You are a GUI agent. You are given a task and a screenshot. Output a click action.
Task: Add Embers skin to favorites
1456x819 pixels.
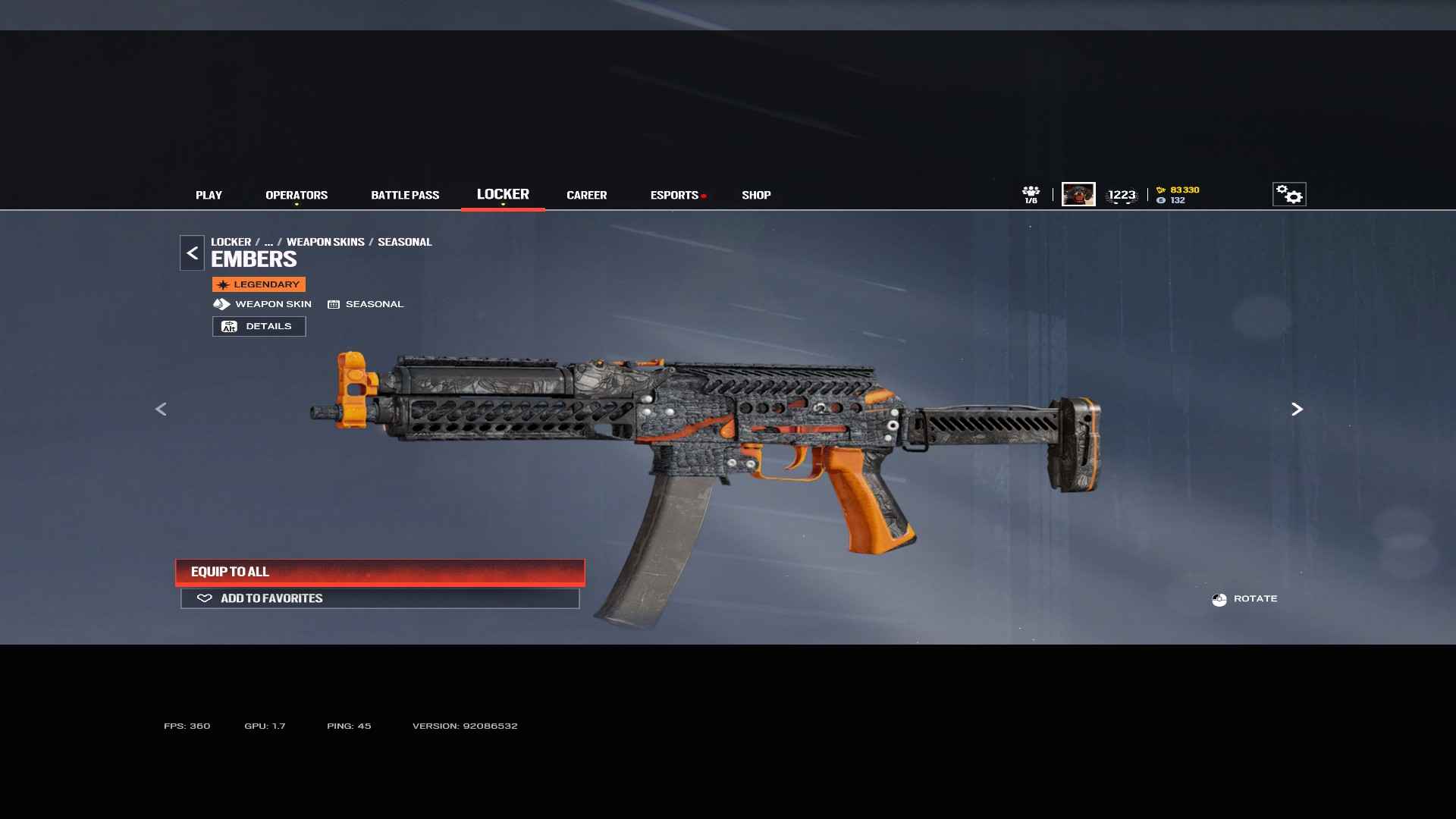[x=380, y=598]
